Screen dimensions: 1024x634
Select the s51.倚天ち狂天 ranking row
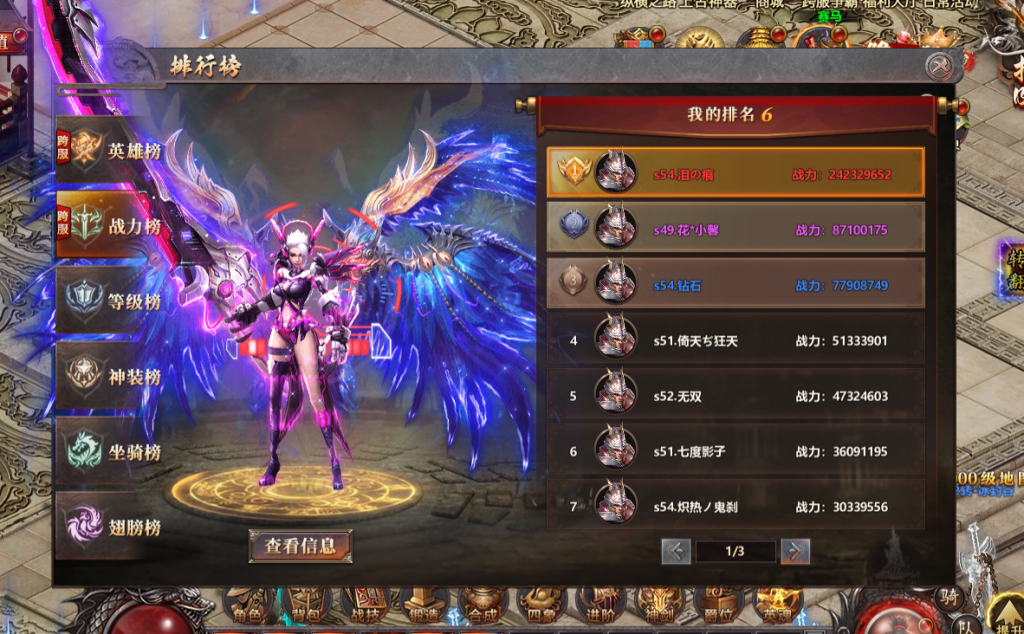(x=735, y=340)
